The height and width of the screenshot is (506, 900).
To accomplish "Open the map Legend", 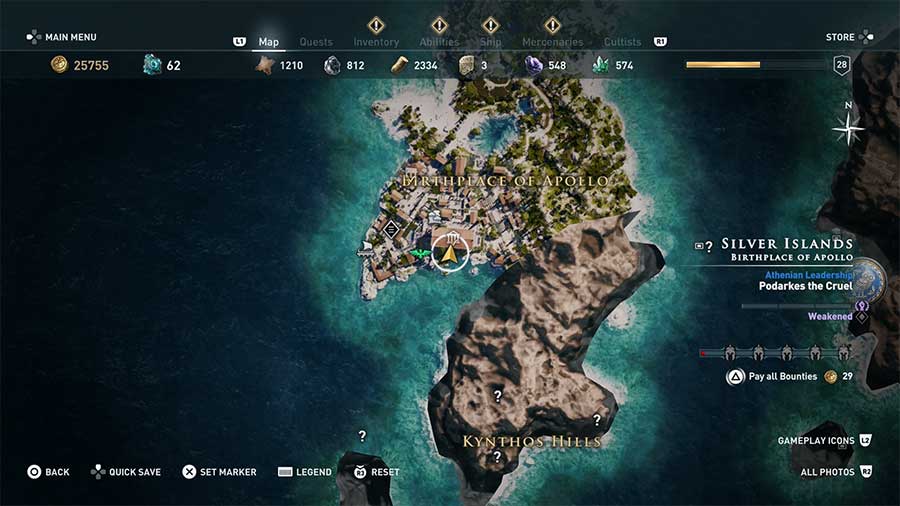I will 305,472.
